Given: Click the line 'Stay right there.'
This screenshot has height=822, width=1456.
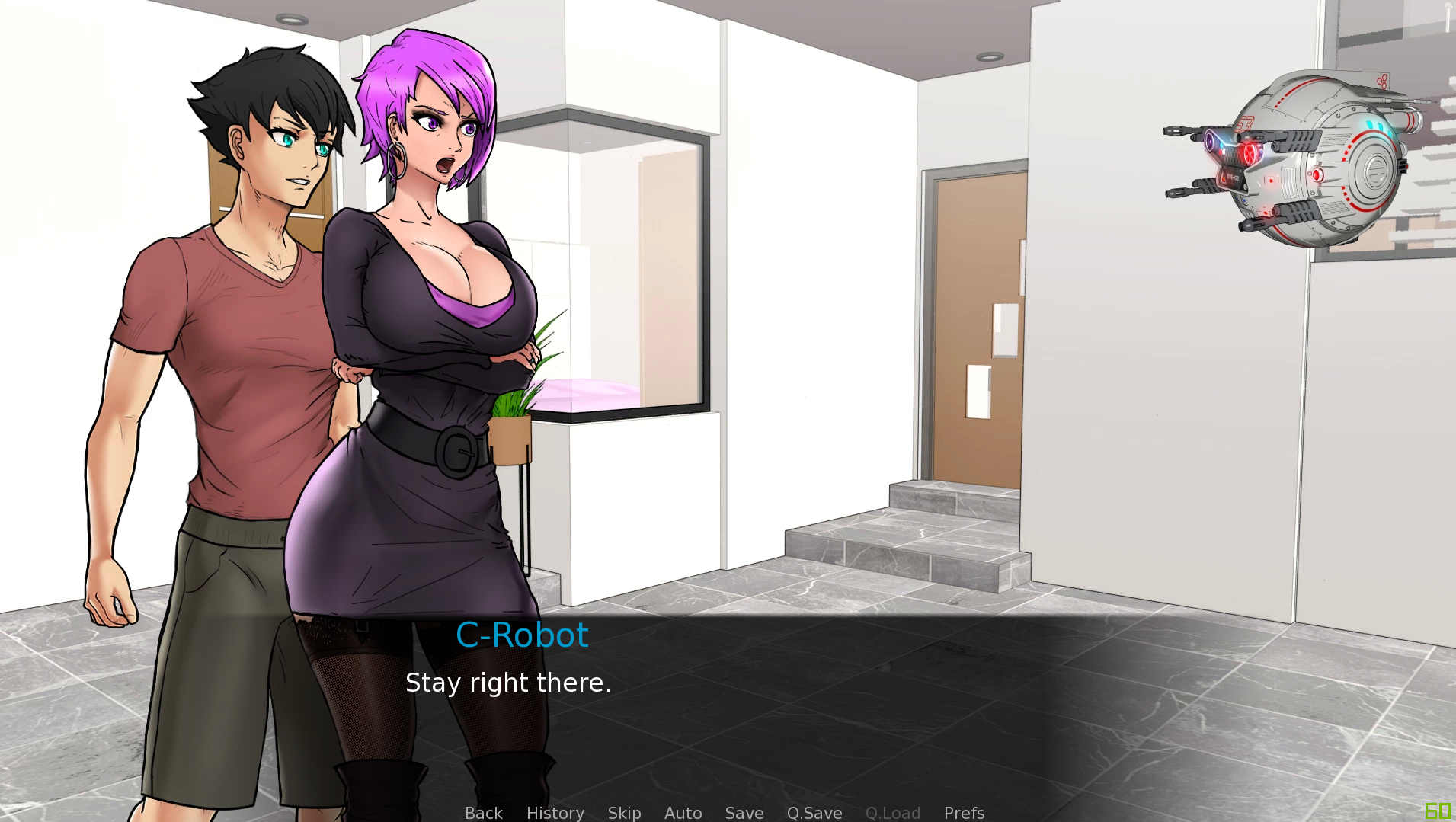Looking at the screenshot, I should point(509,683).
